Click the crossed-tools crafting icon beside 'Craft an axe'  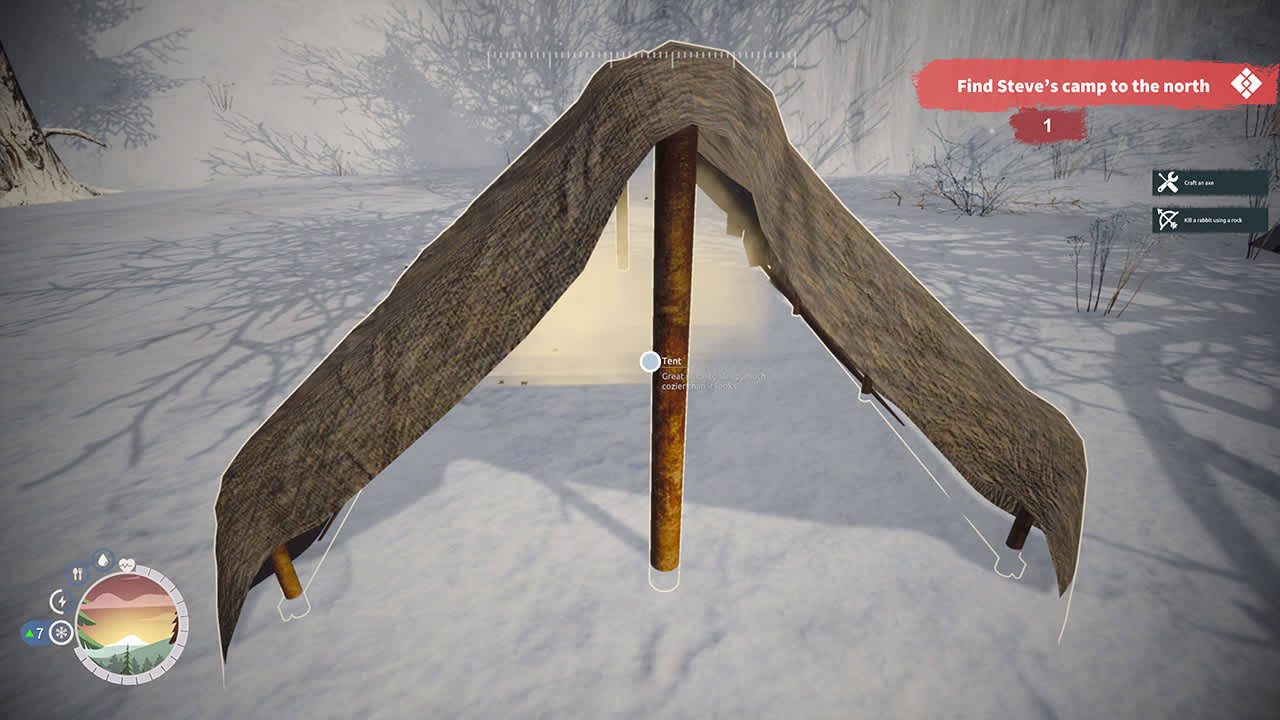click(1166, 183)
